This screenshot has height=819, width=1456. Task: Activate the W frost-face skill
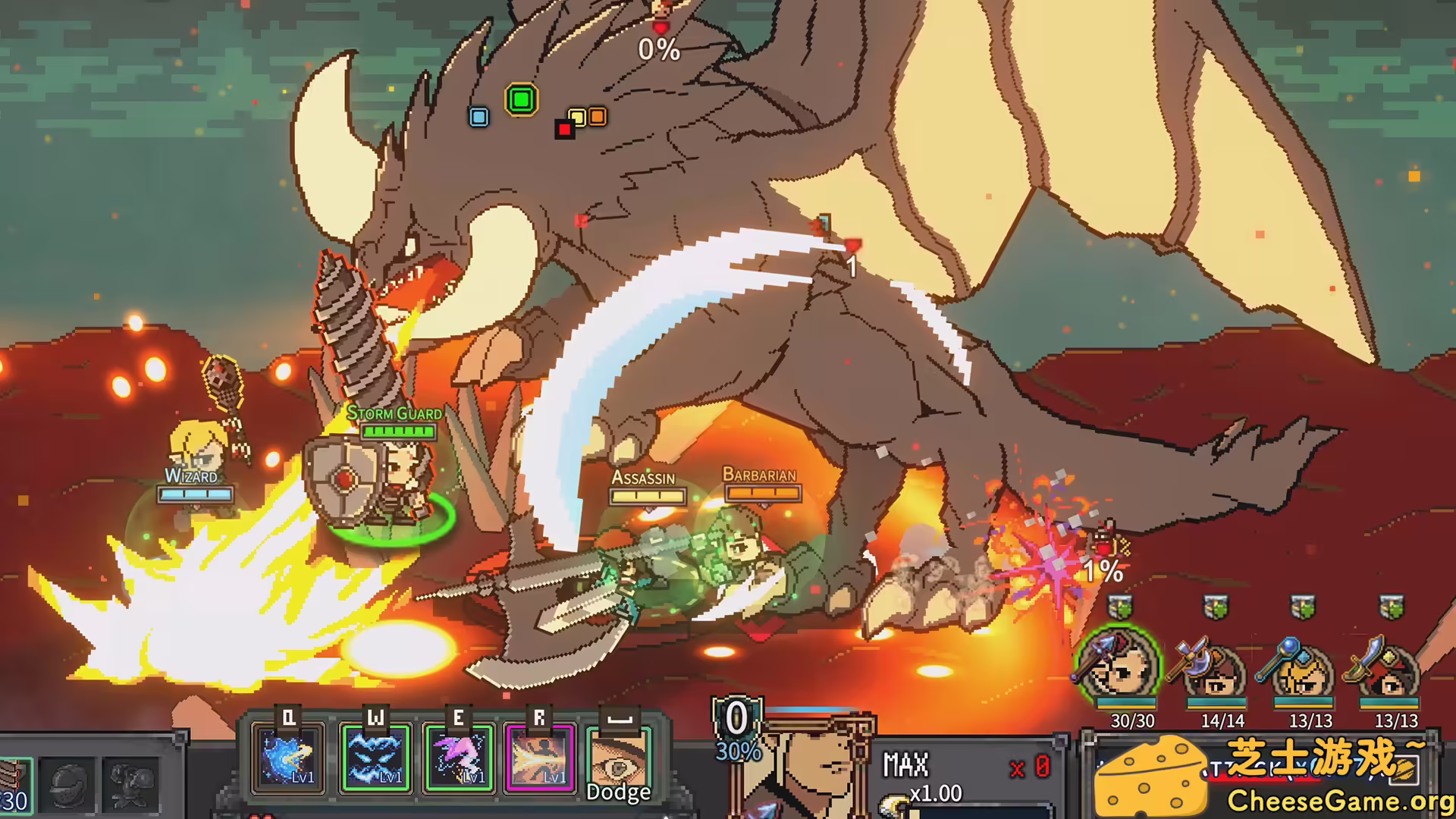375,758
